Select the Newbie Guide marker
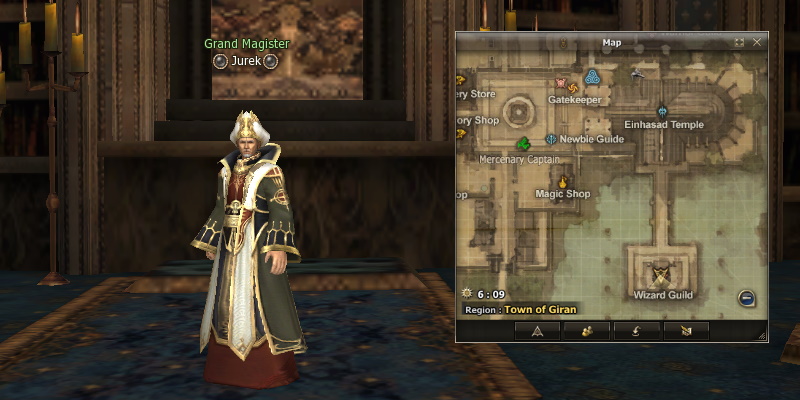This screenshot has width=800, height=400. click(x=551, y=139)
